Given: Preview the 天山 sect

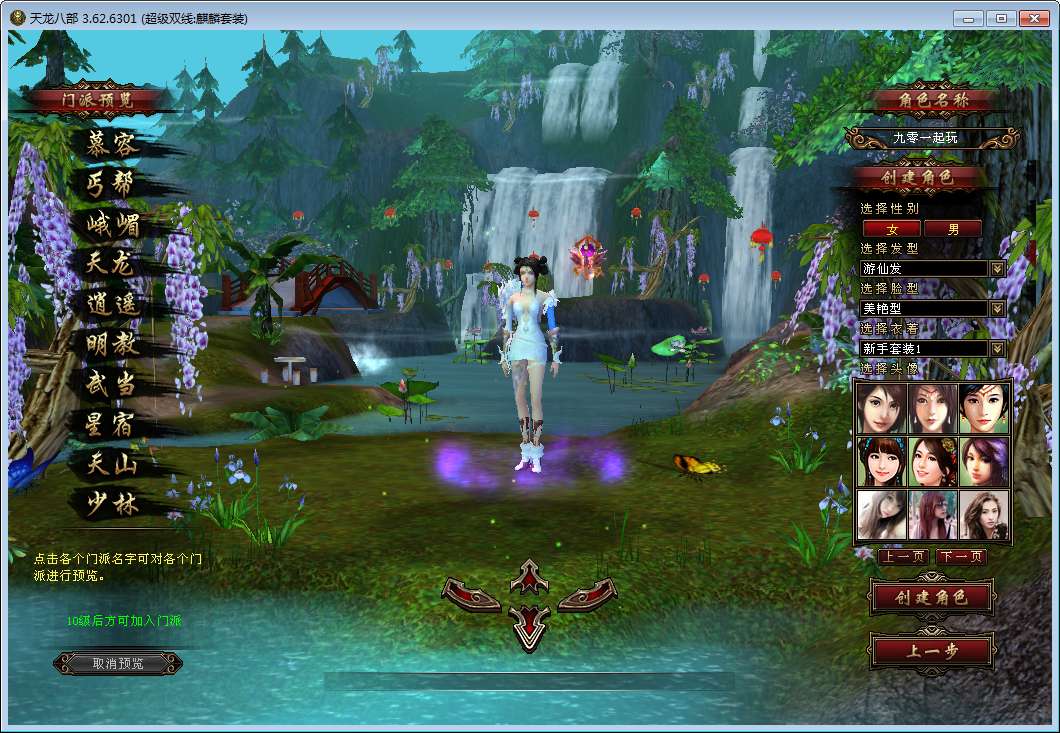Looking at the screenshot, I should click(x=111, y=464).
